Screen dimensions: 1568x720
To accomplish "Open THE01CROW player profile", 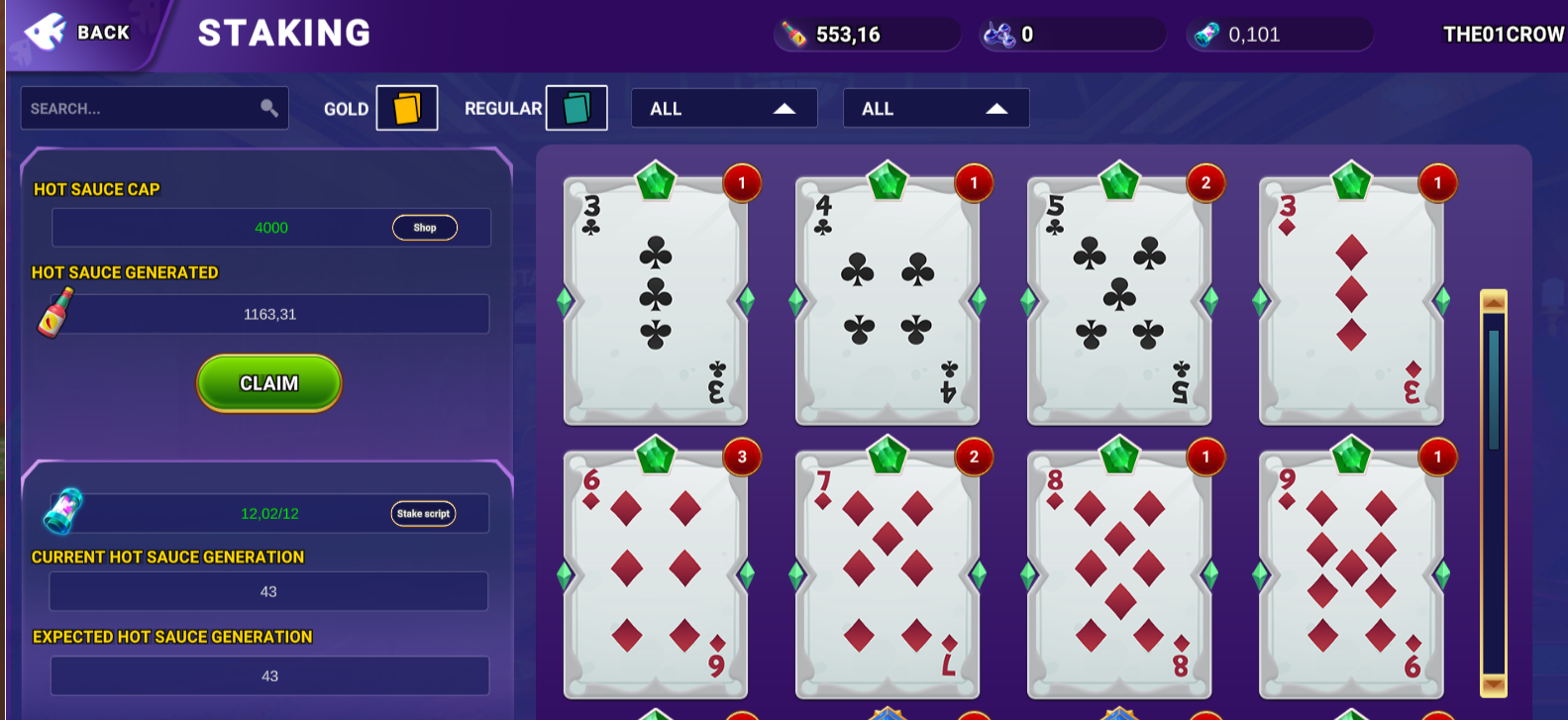I will tap(1503, 35).
